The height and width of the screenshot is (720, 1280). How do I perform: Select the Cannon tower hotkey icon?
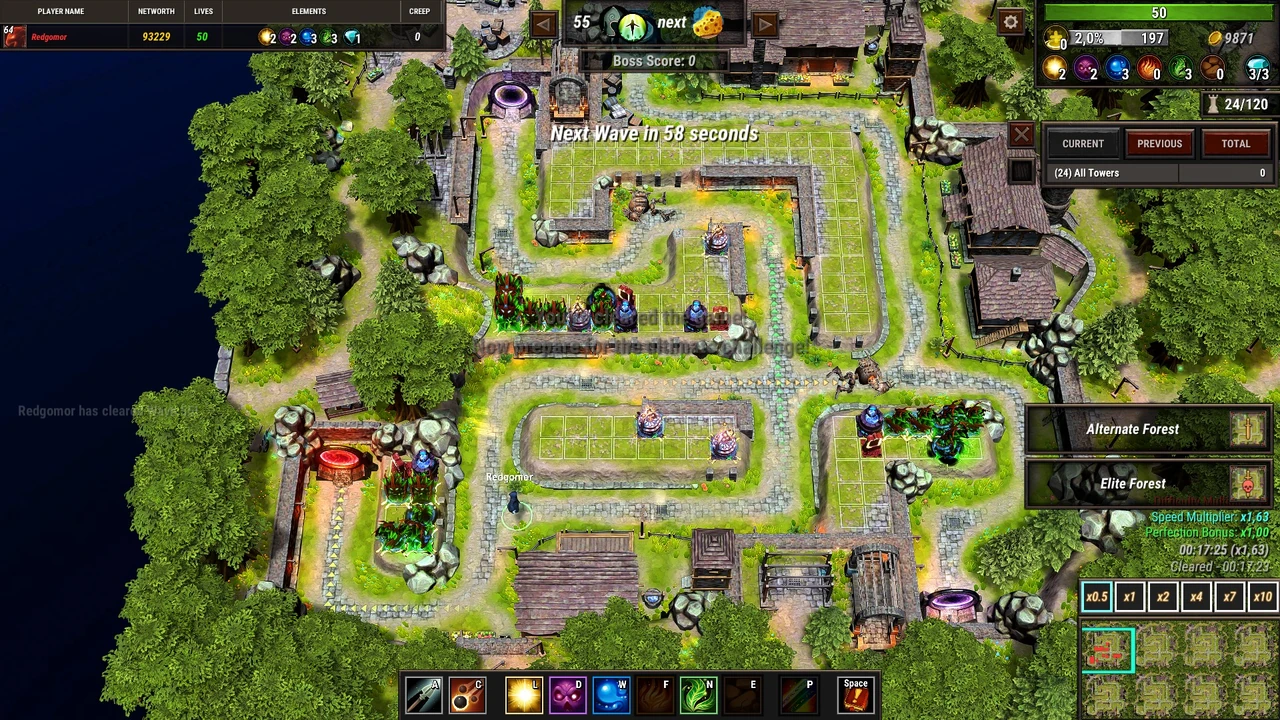pos(467,694)
